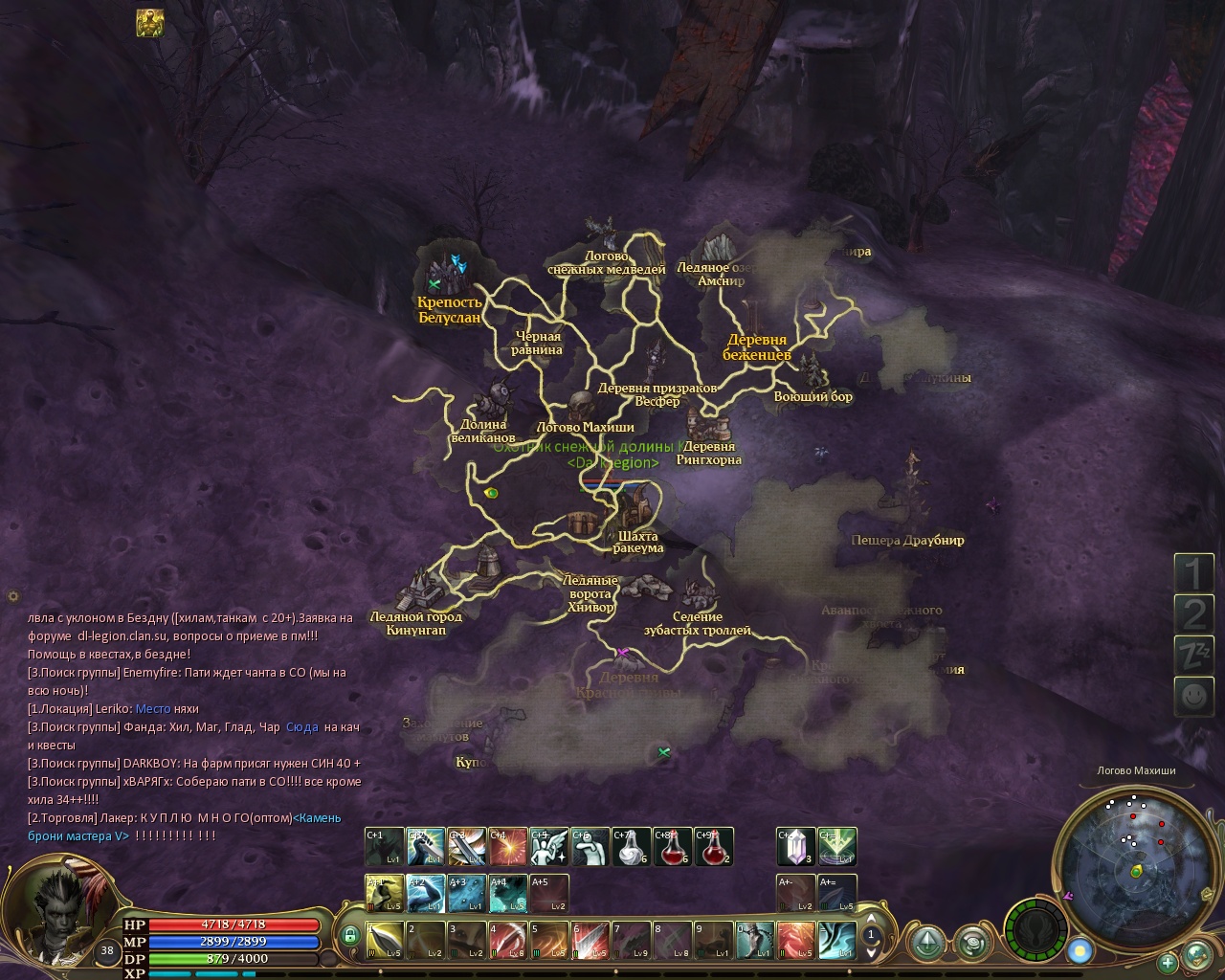Click the green hotbar lock button
Screen dimensions: 1225x980
click(x=350, y=935)
